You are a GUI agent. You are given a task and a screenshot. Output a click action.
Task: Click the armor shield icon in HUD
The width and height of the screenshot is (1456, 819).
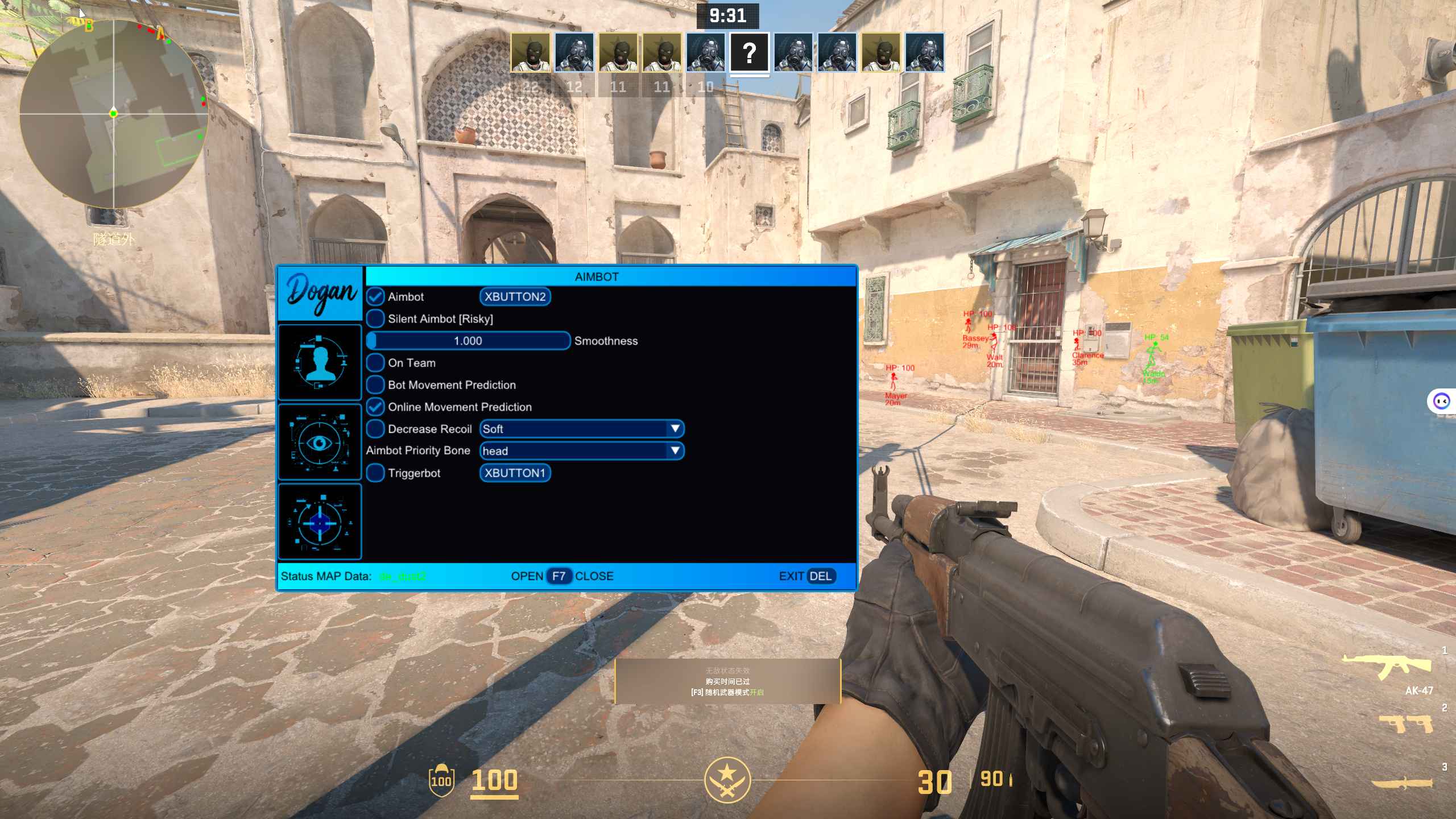coord(443,781)
